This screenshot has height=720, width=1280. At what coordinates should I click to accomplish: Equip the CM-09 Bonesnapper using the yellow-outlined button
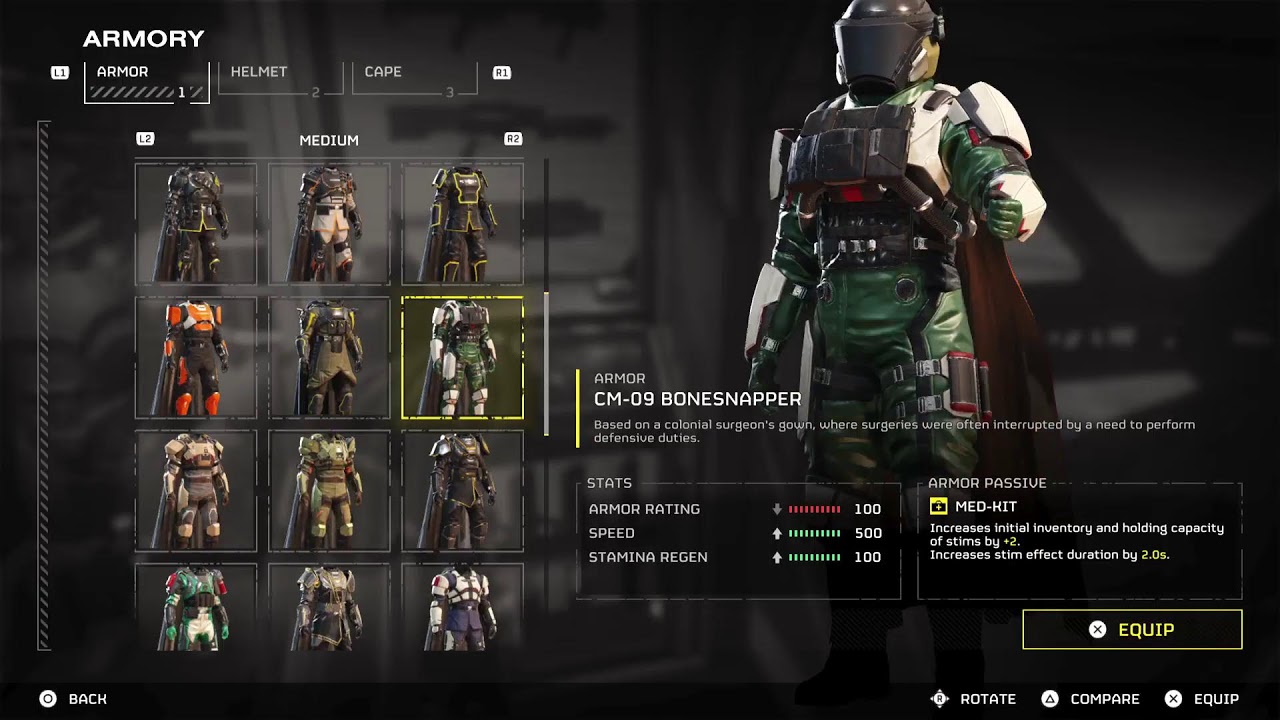[x=1132, y=630]
